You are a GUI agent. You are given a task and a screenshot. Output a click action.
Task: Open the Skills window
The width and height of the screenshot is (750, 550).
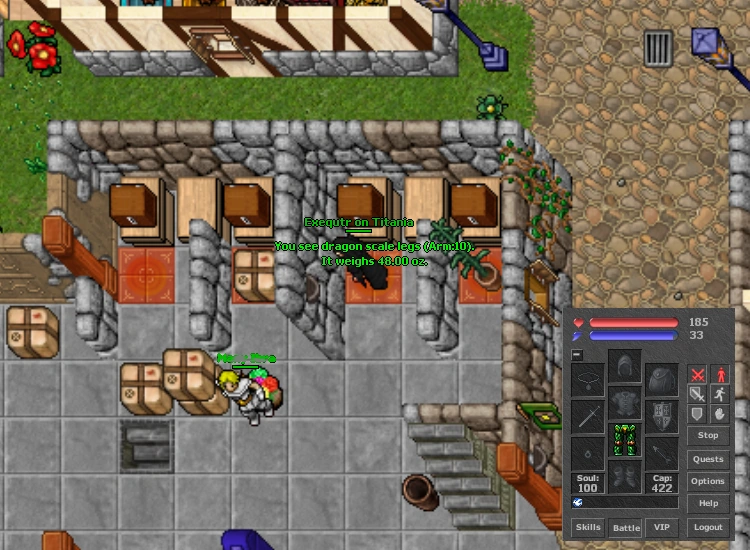pos(588,527)
